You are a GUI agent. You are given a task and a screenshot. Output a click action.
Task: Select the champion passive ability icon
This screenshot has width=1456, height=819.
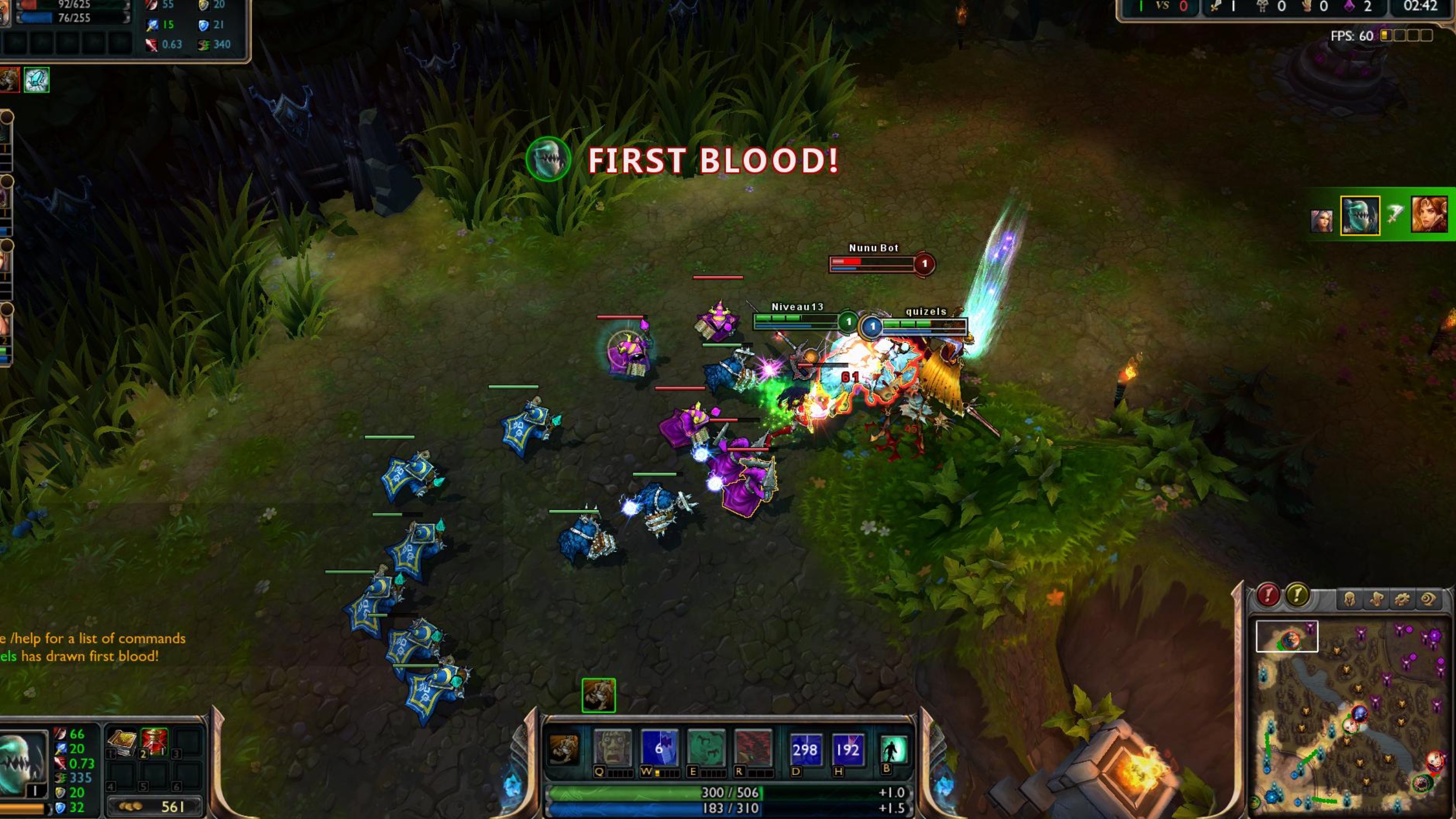(564, 749)
